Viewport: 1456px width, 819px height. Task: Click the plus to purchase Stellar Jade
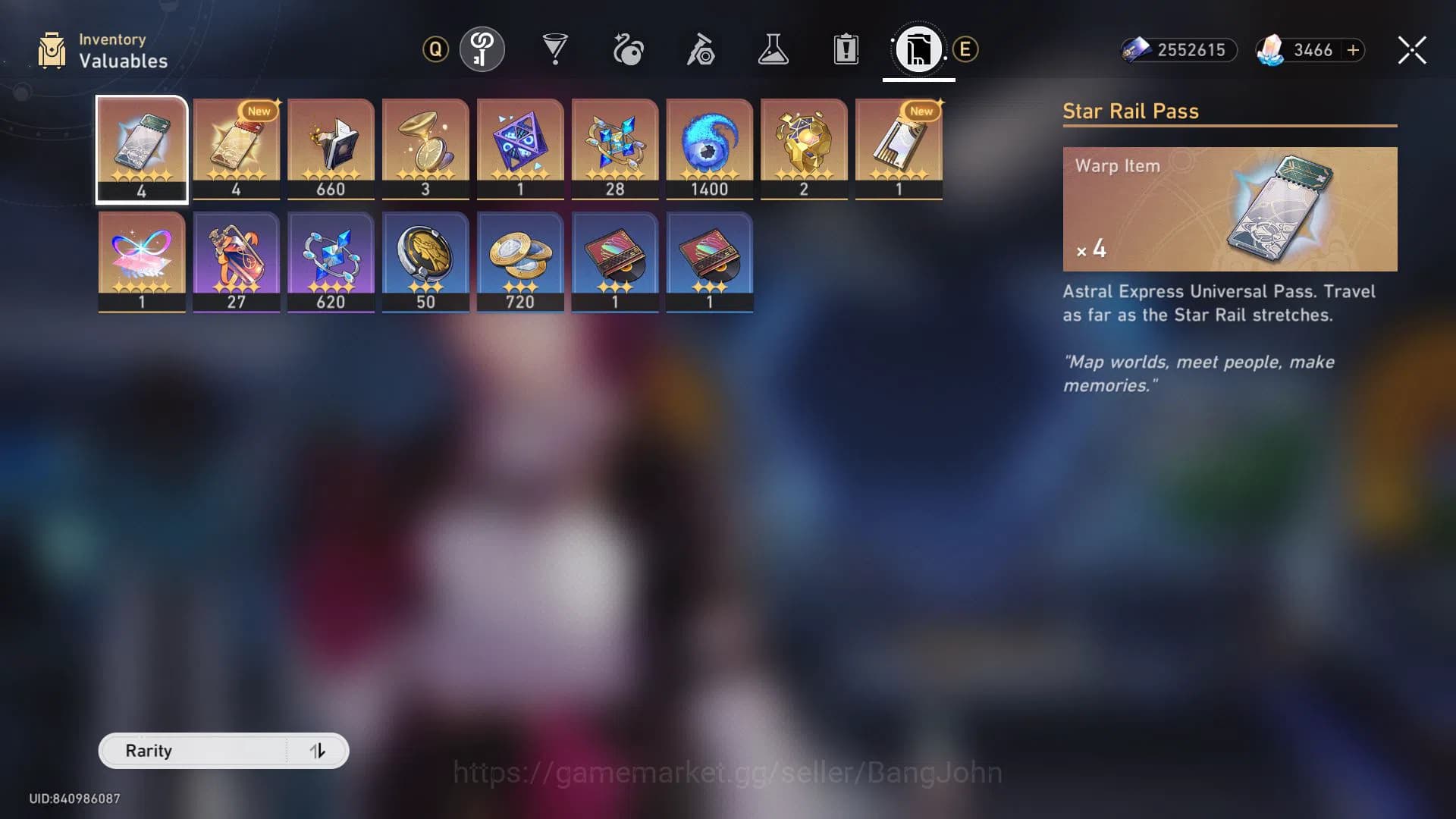(1353, 51)
